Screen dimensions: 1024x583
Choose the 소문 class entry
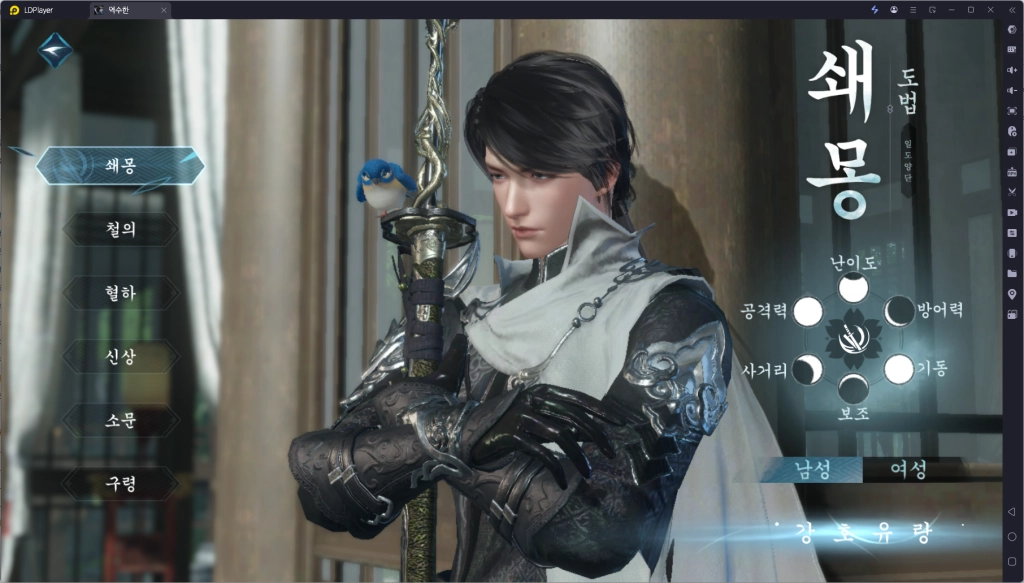(120, 420)
